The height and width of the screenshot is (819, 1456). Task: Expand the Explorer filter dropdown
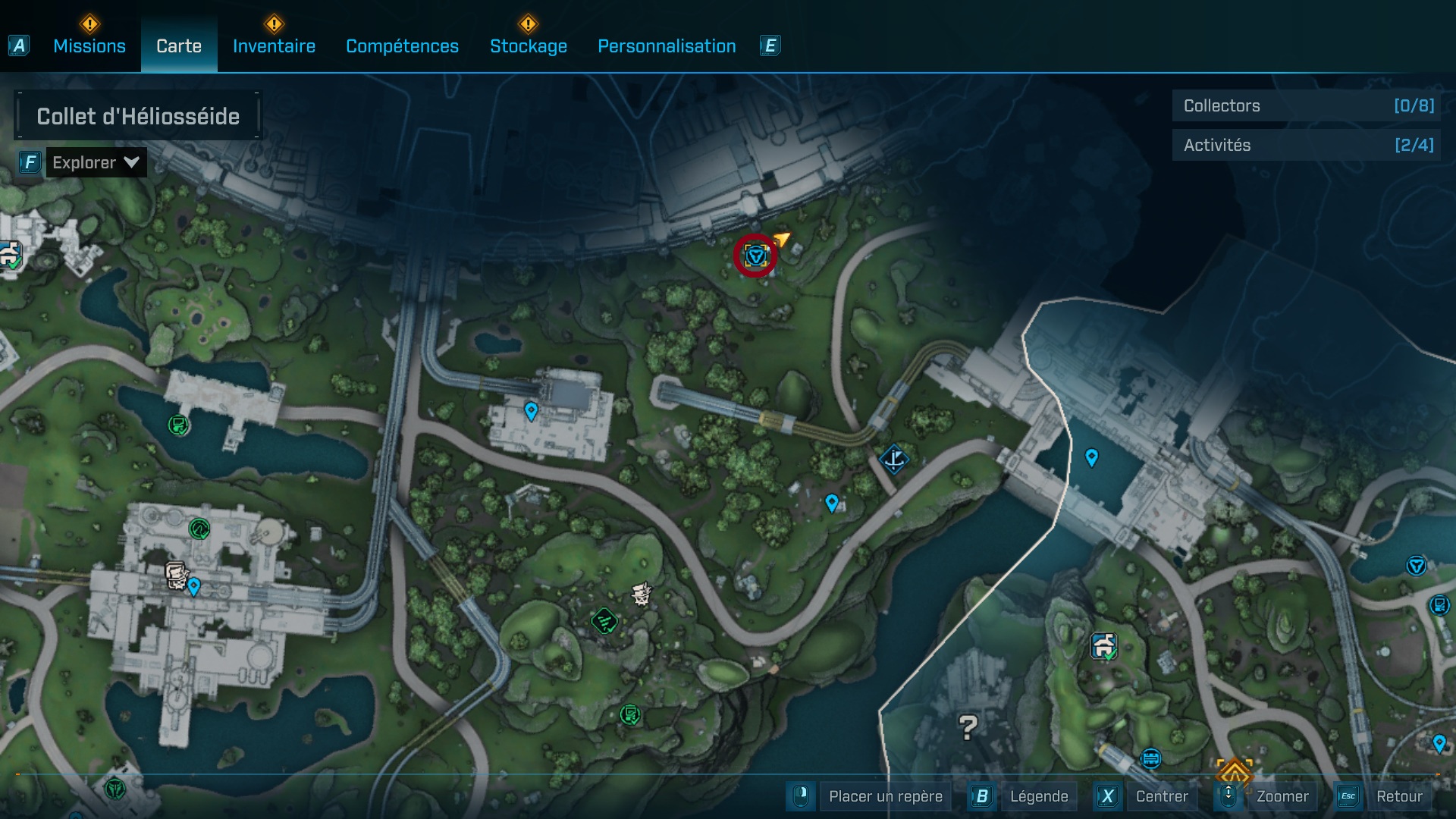pyautogui.click(x=96, y=162)
